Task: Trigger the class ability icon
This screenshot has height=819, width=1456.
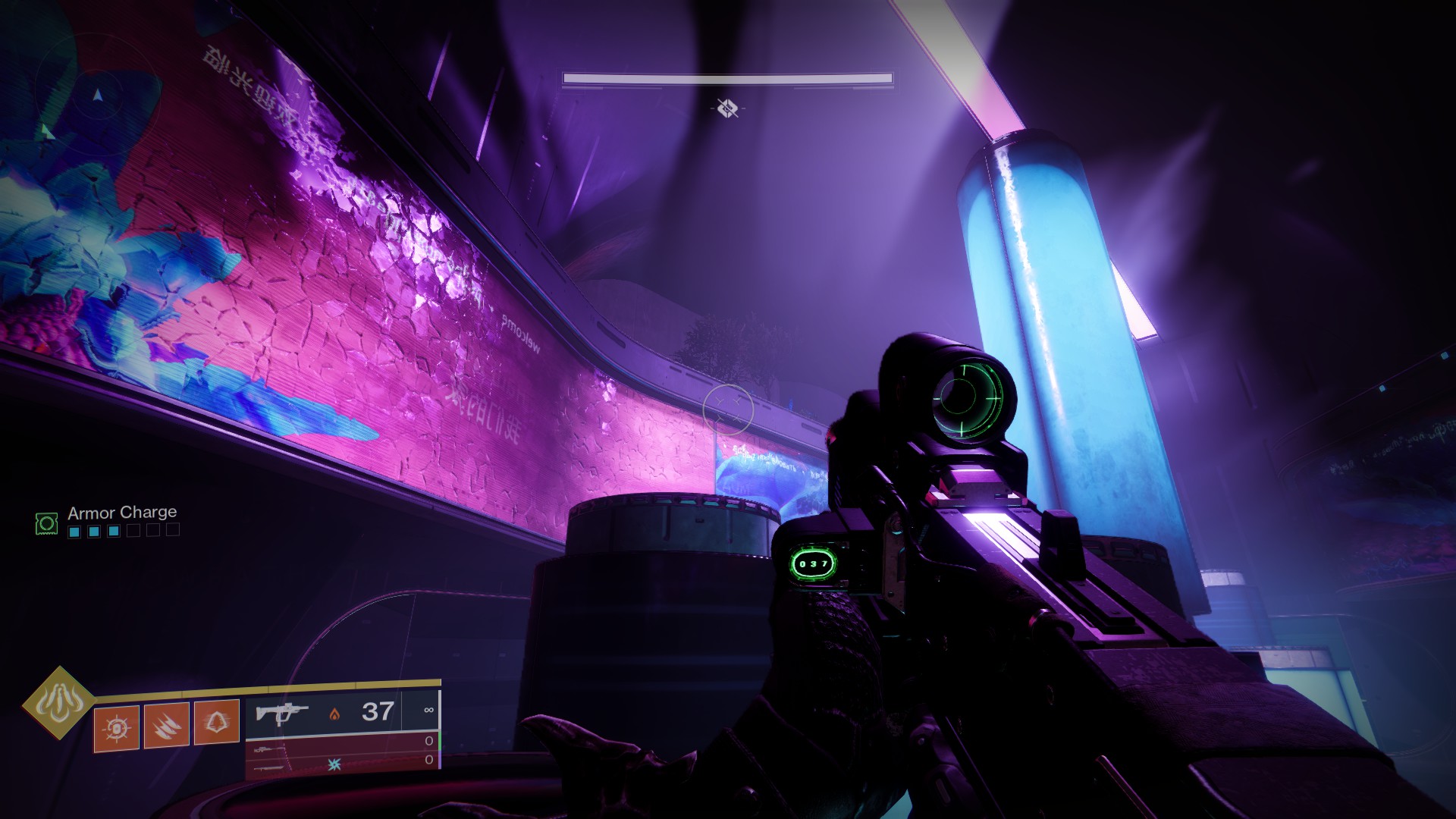Action: point(217,723)
